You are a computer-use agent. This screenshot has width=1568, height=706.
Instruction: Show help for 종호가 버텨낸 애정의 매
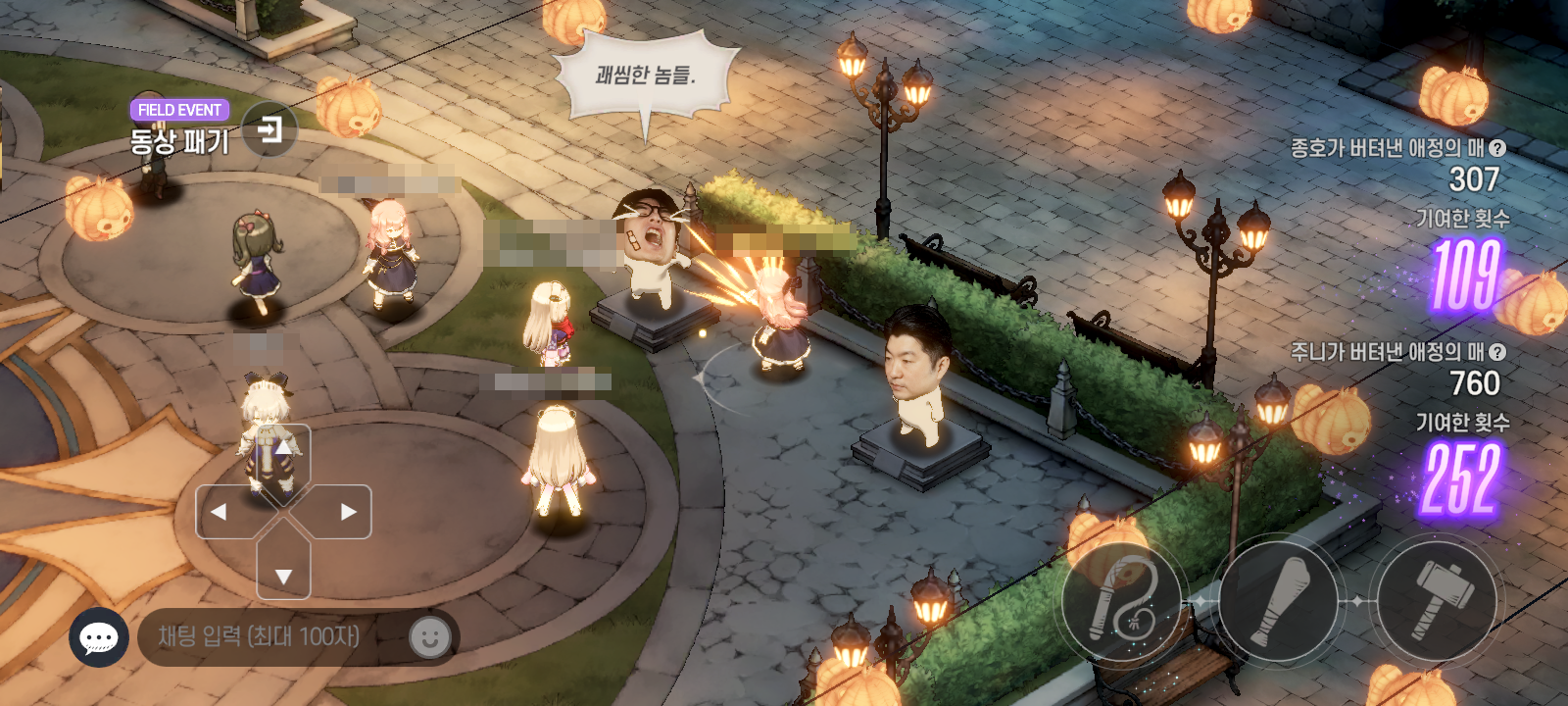point(1497,148)
